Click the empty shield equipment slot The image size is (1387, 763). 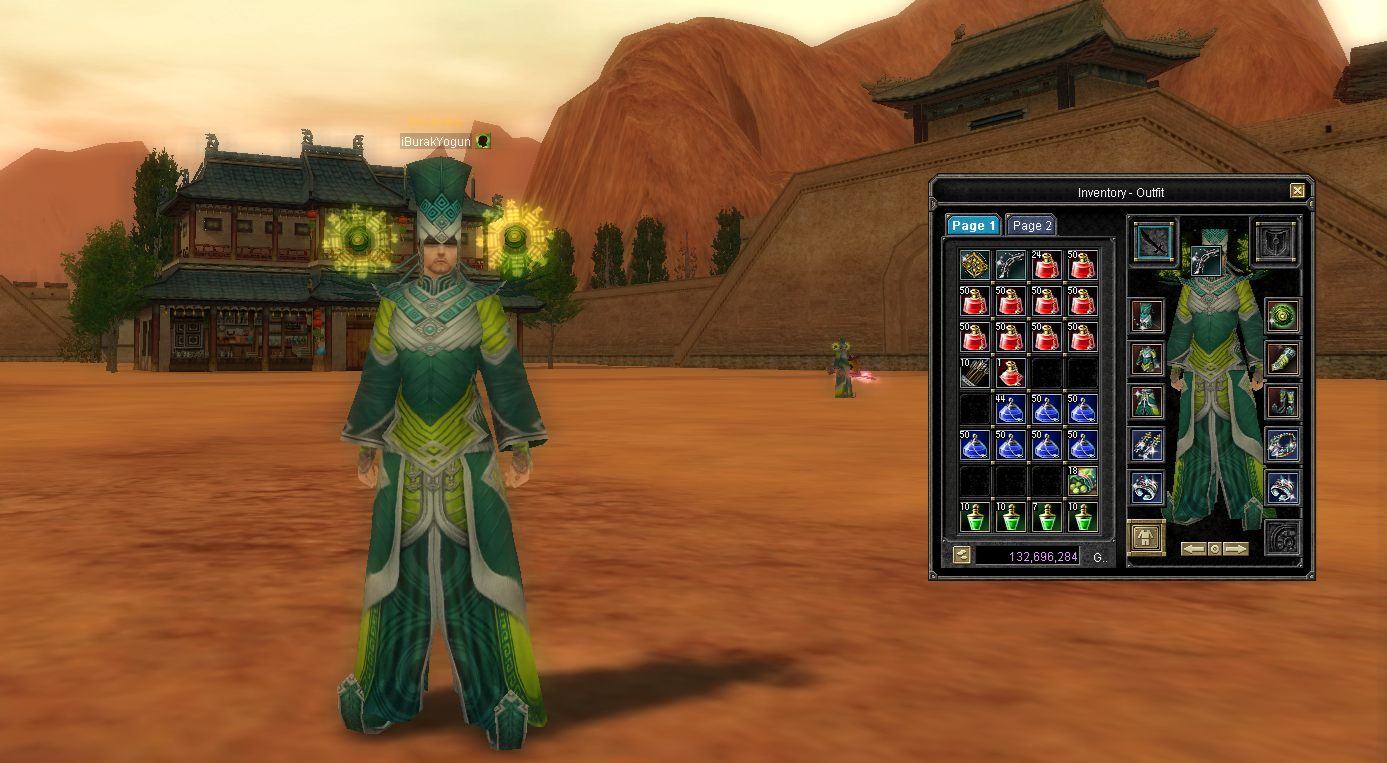1275,242
